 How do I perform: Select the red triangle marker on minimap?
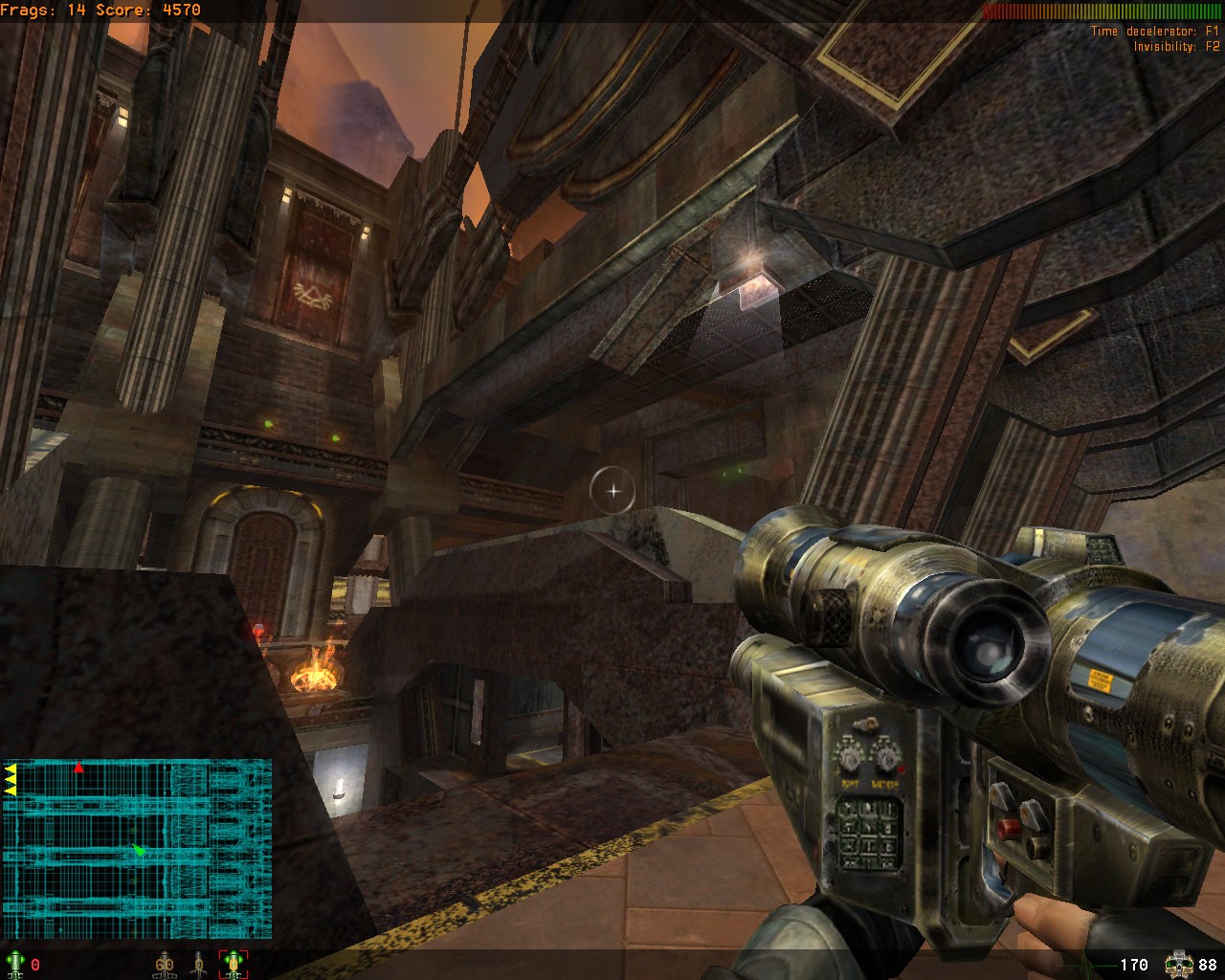[79, 768]
